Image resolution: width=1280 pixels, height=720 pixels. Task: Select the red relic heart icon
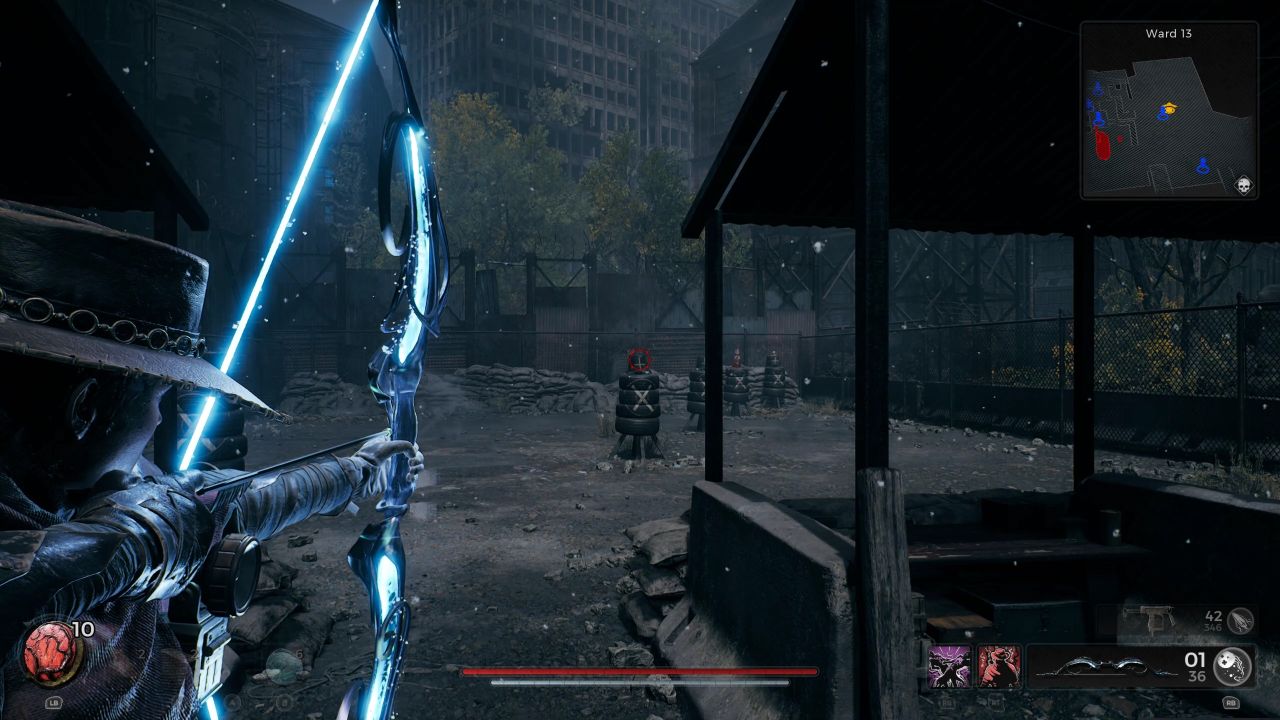tap(46, 653)
